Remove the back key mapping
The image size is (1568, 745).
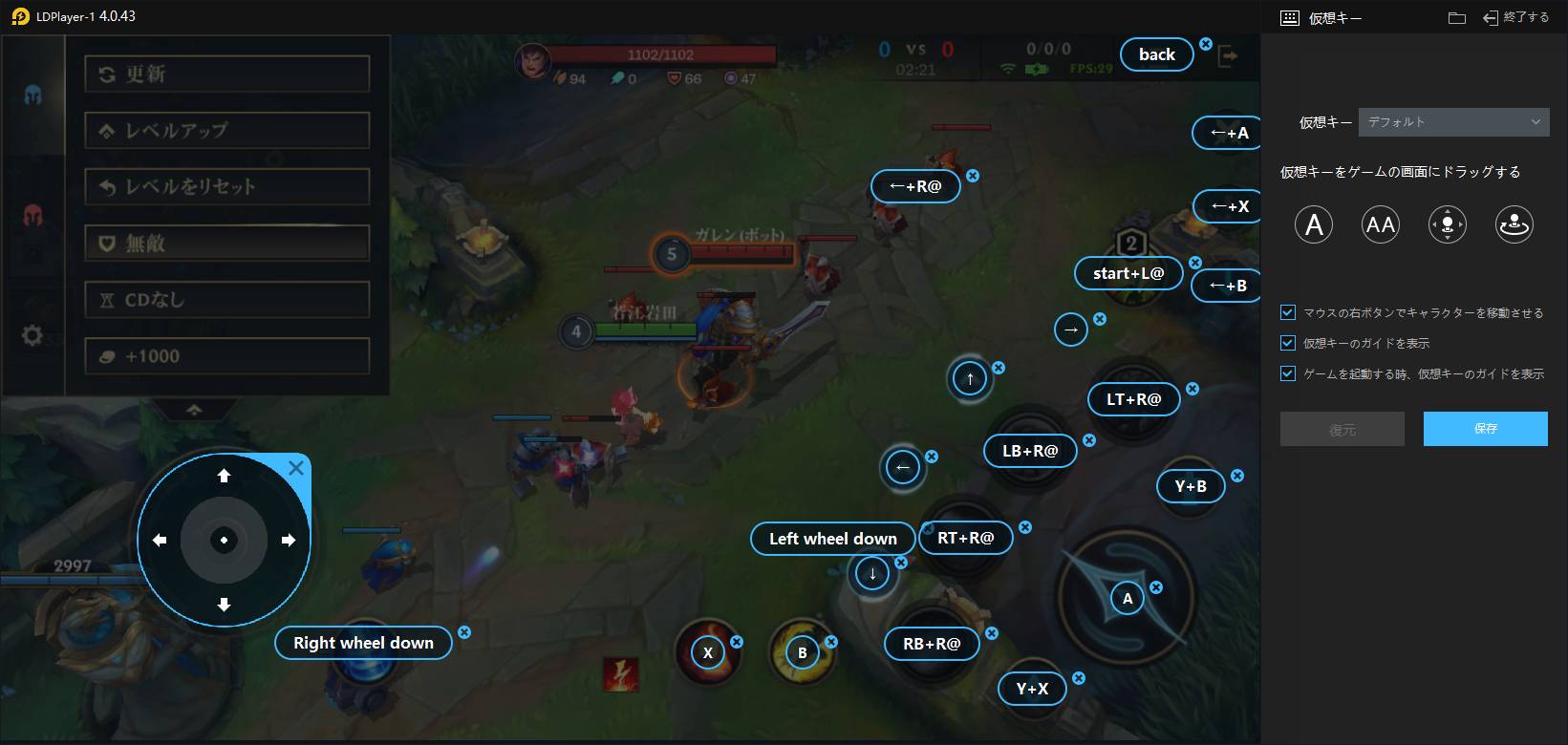(1206, 44)
